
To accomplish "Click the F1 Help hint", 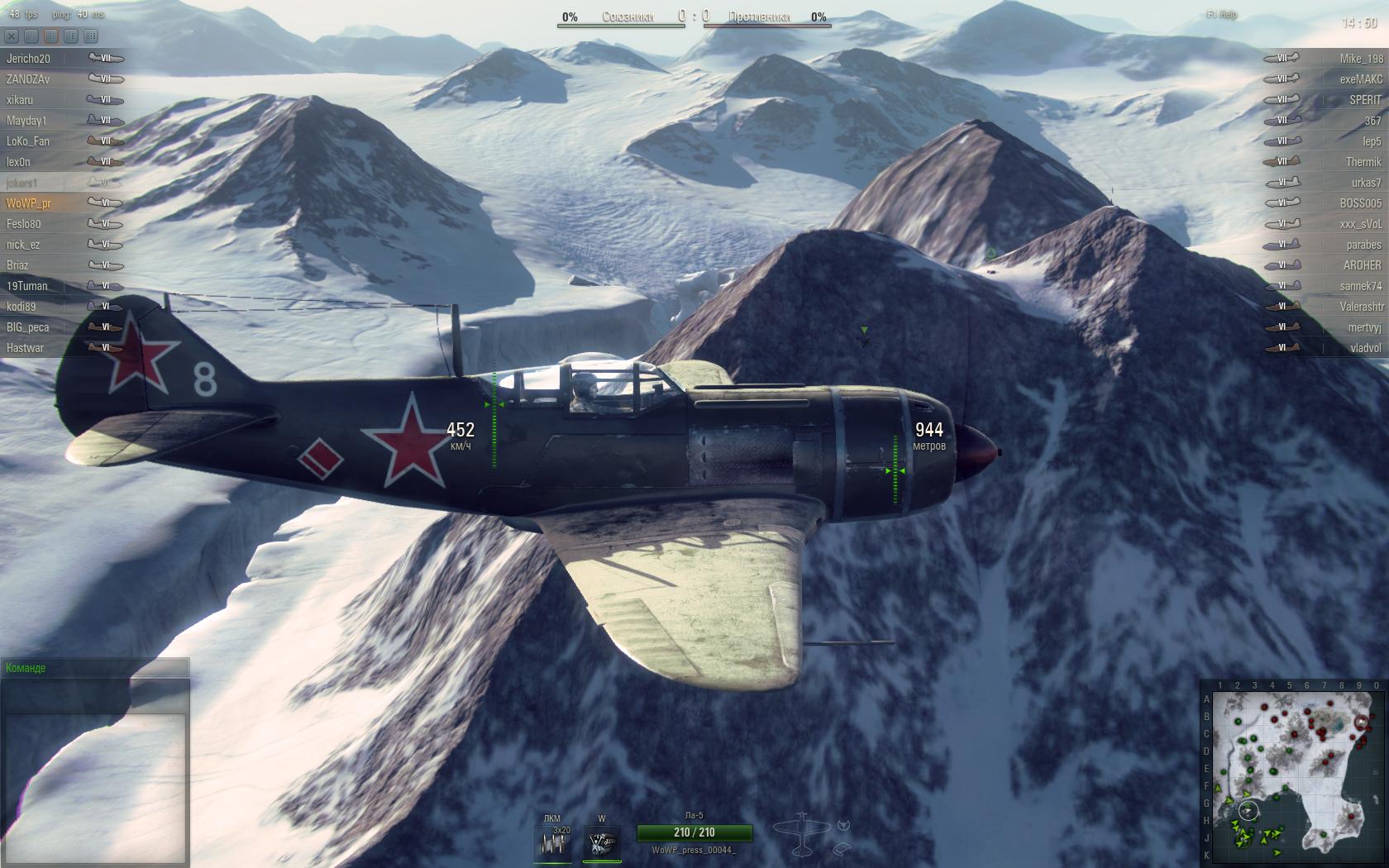I will point(1222,15).
